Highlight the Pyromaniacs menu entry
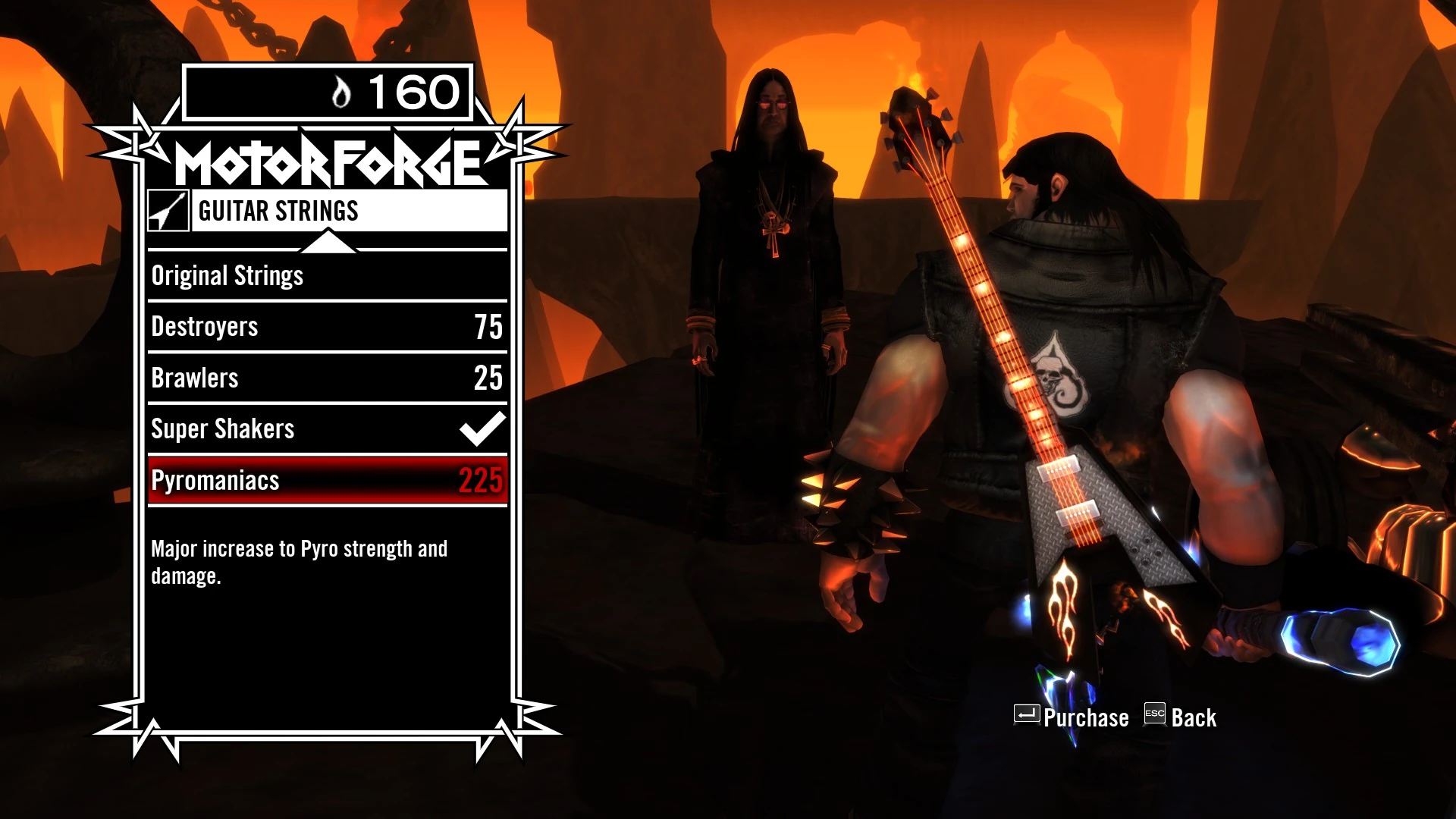This screenshot has width=1456, height=819. pyautogui.click(x=216, y=479)
